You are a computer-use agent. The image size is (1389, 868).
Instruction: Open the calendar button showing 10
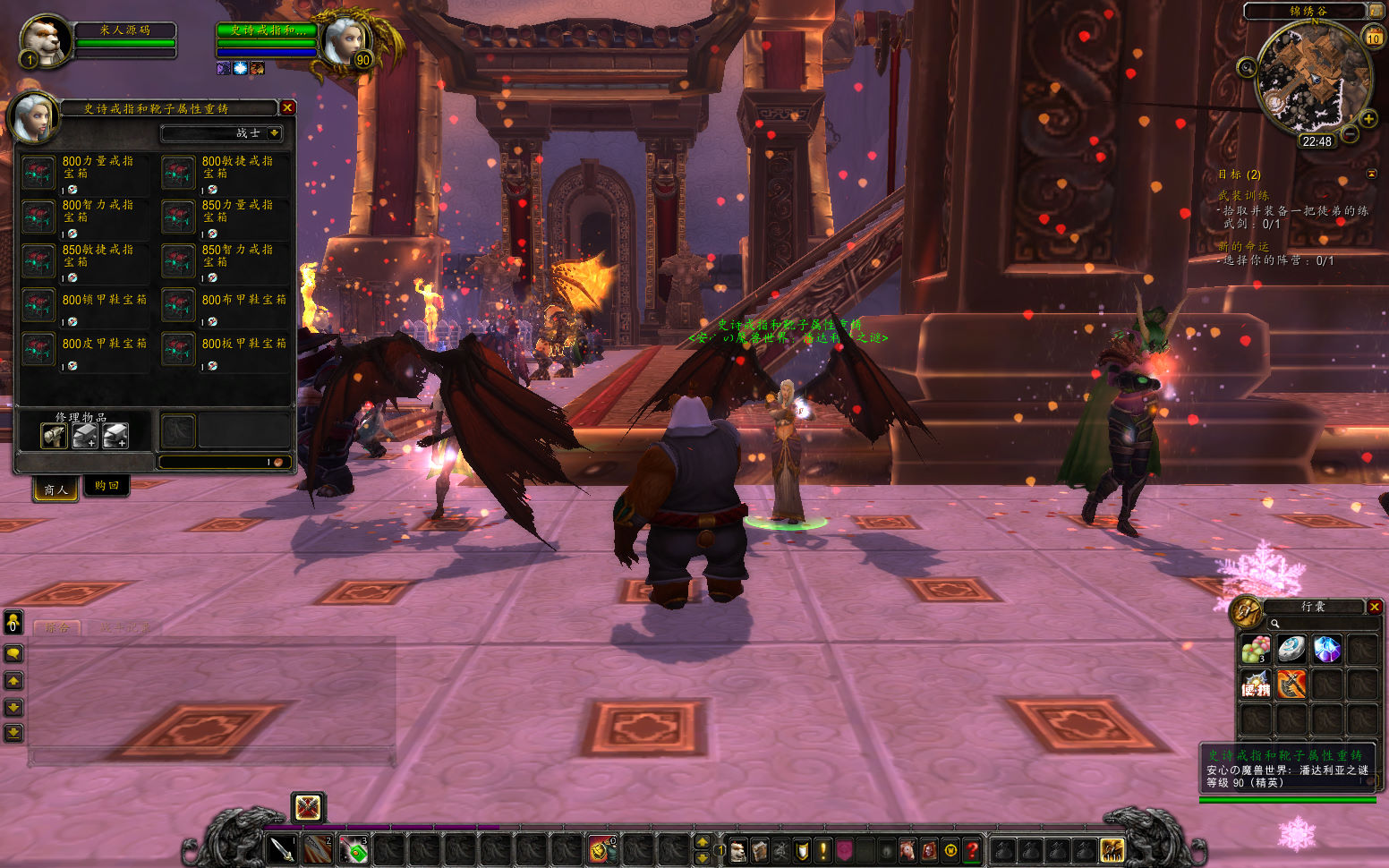(x=1373, y=38)
